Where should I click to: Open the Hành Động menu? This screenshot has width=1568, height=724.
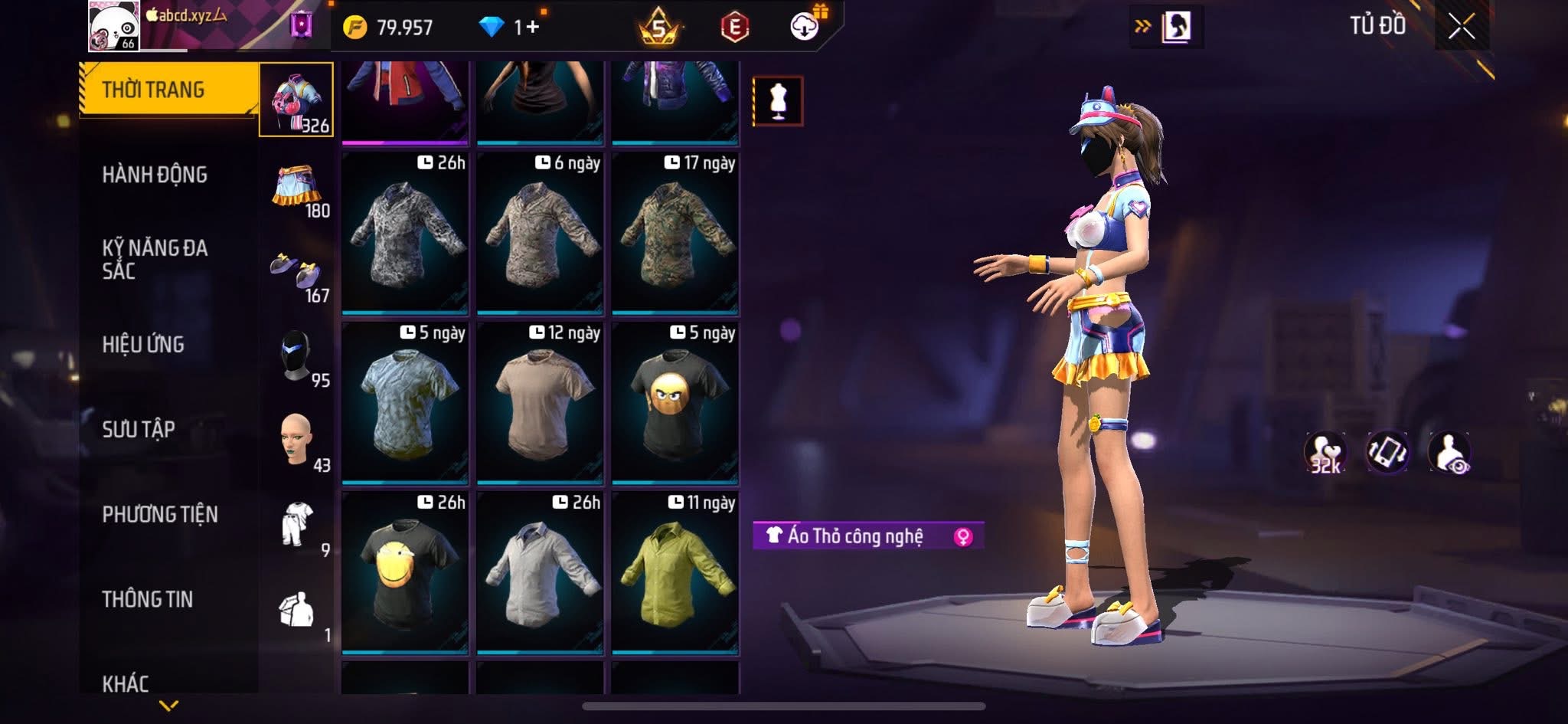(155, 175)
